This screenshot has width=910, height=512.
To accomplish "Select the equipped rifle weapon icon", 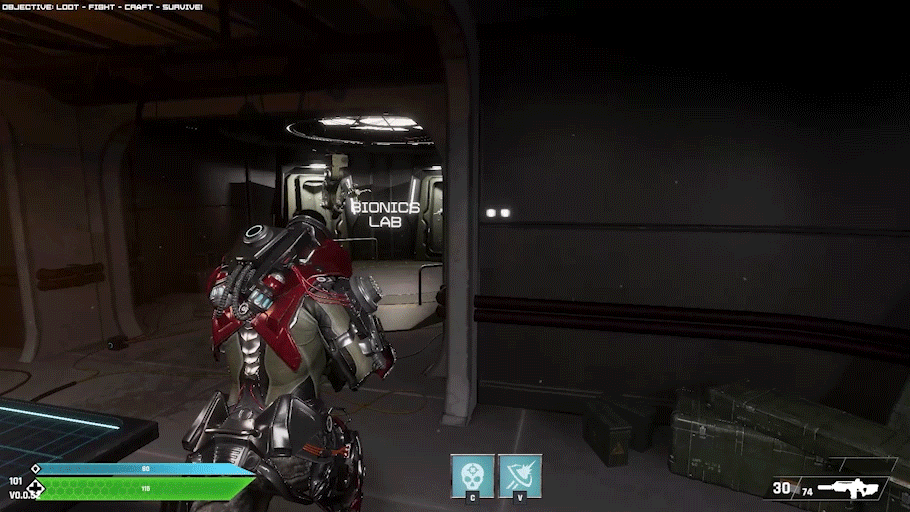I will 850,488.
